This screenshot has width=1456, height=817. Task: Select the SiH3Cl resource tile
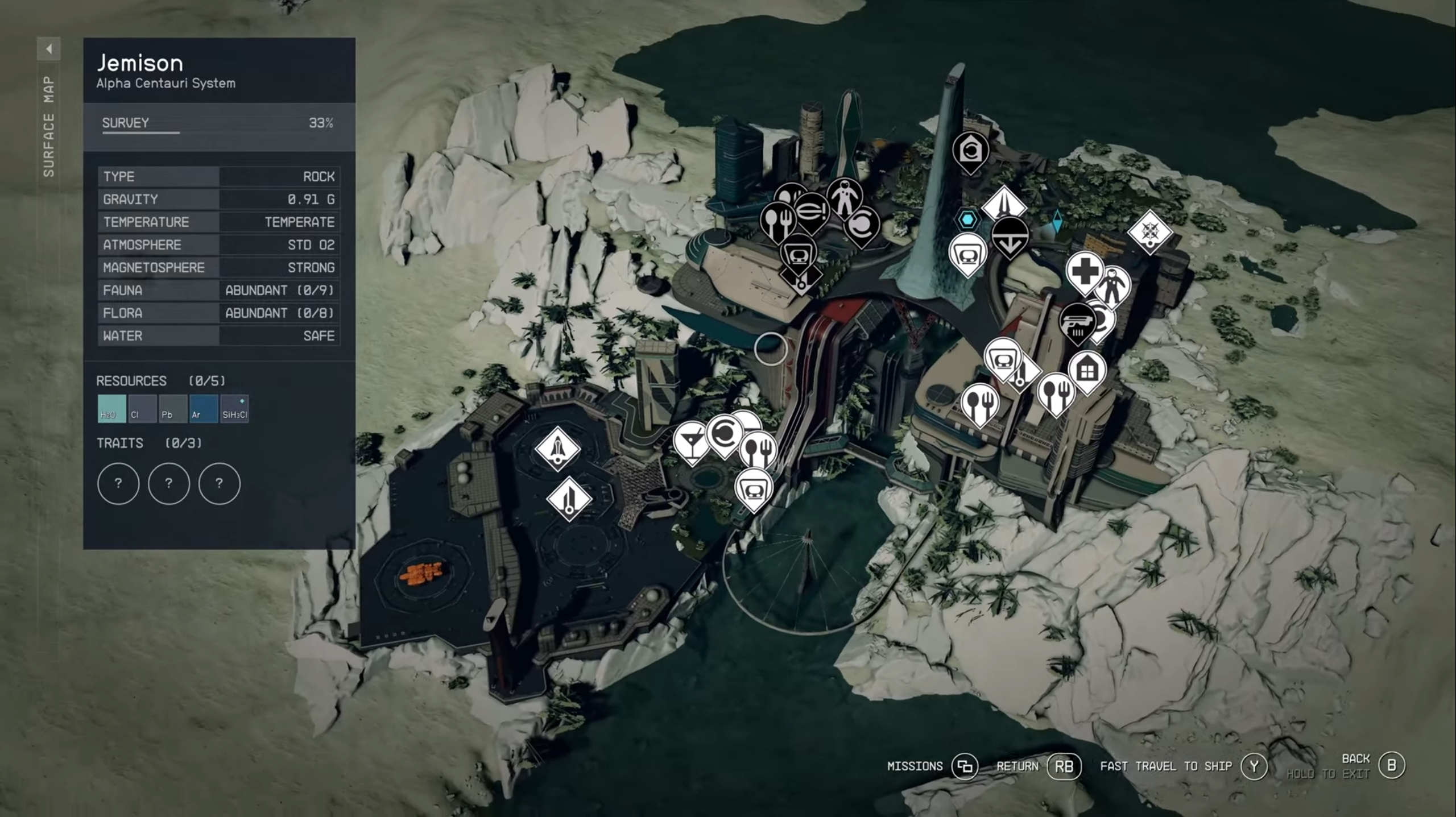tap(234, 409)
